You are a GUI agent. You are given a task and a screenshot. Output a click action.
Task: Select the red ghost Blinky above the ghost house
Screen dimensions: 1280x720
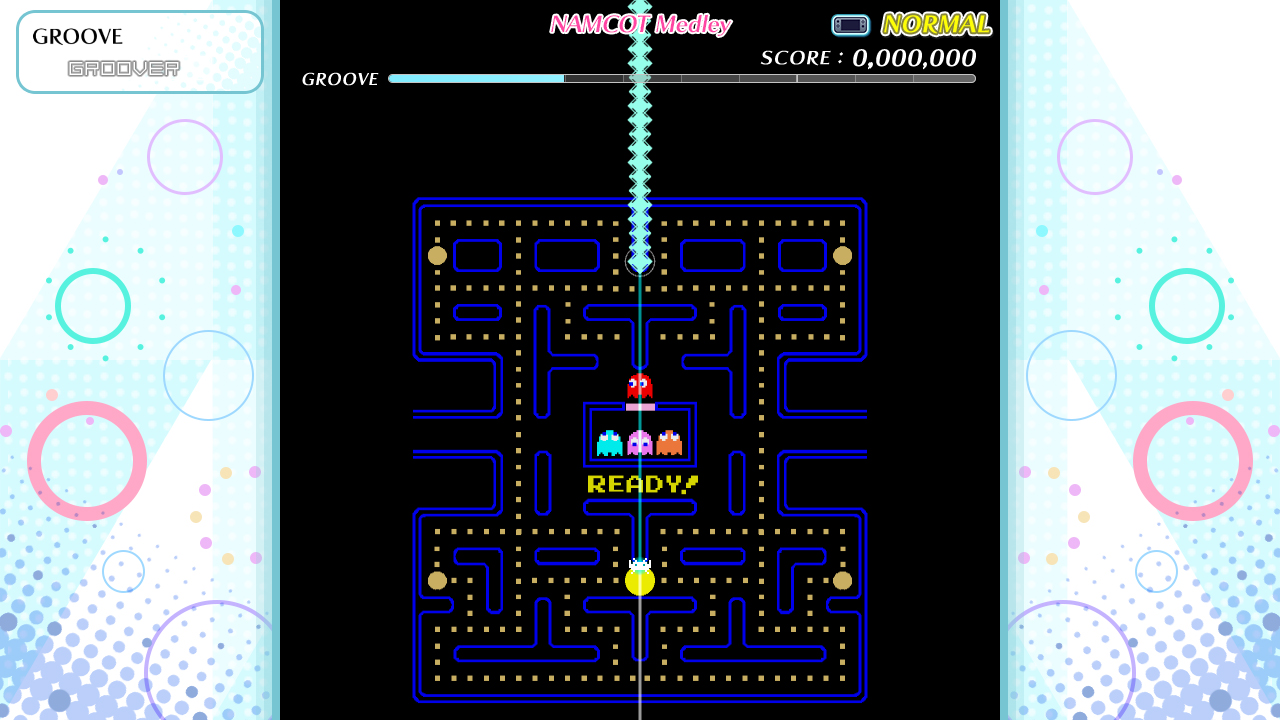(640, 385)
